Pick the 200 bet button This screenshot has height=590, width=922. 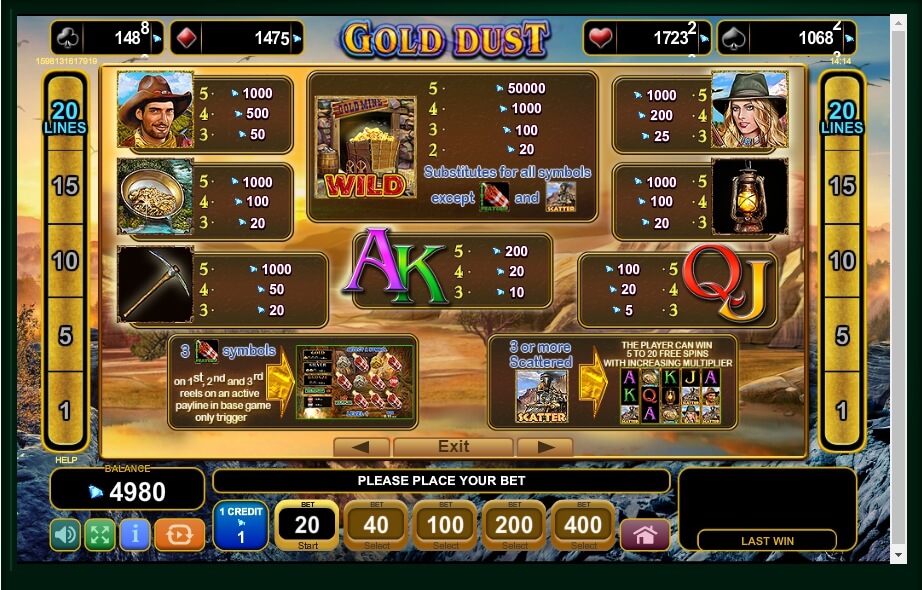pos(514,526)
